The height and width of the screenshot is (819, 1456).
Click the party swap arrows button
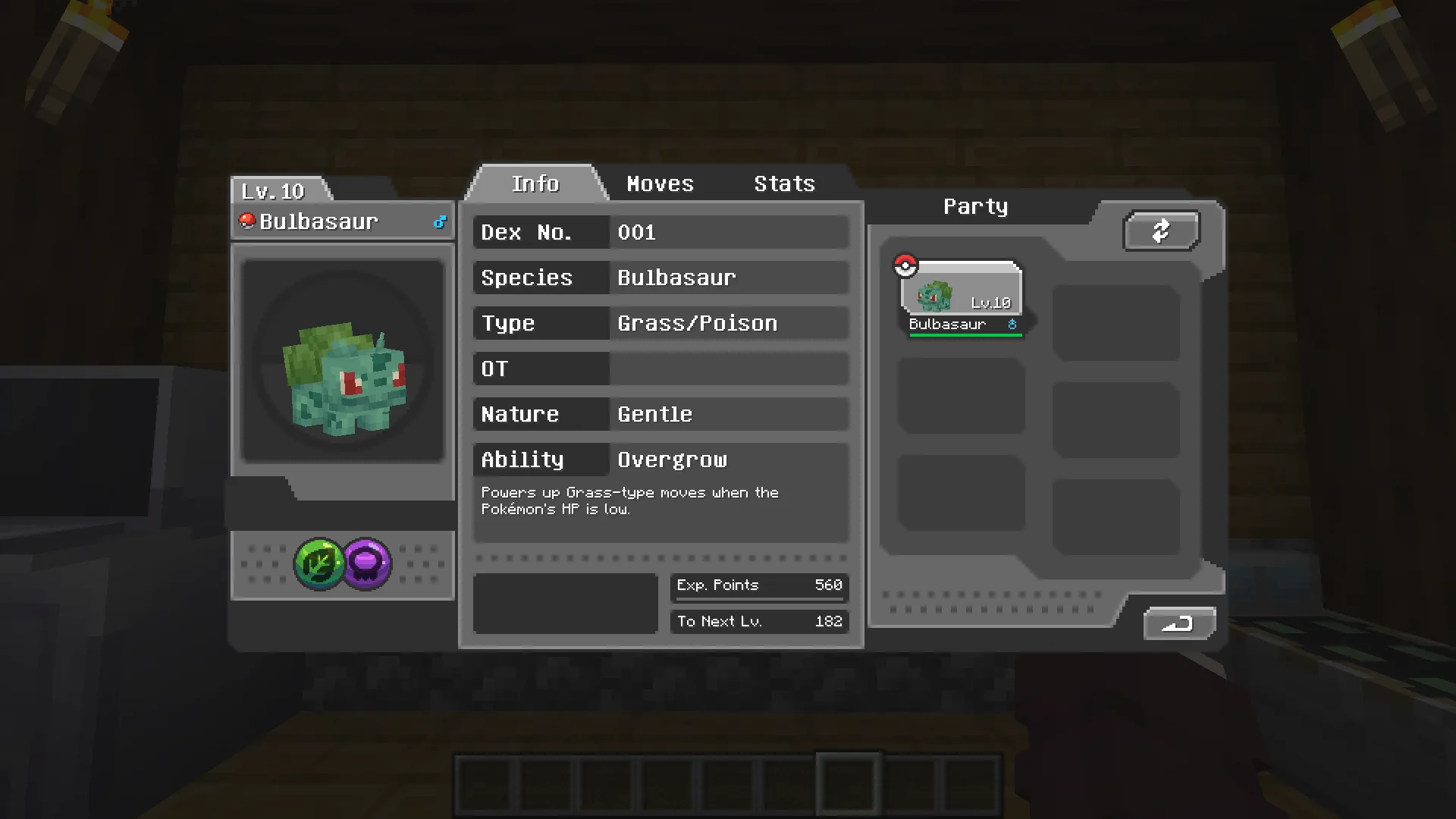coord(1161,231)
